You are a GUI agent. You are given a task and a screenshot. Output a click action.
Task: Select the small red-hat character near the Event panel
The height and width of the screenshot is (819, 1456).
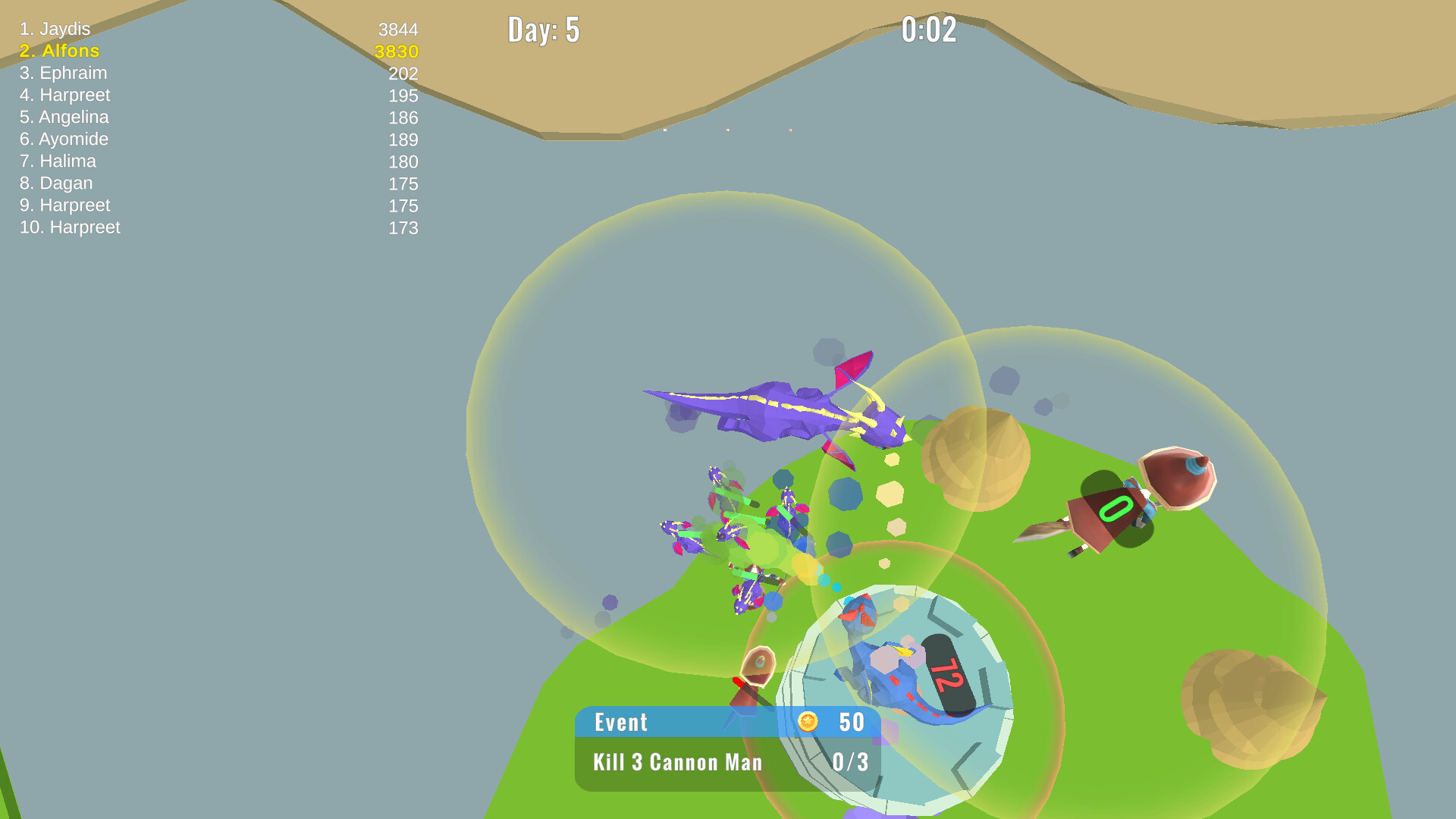755,671
